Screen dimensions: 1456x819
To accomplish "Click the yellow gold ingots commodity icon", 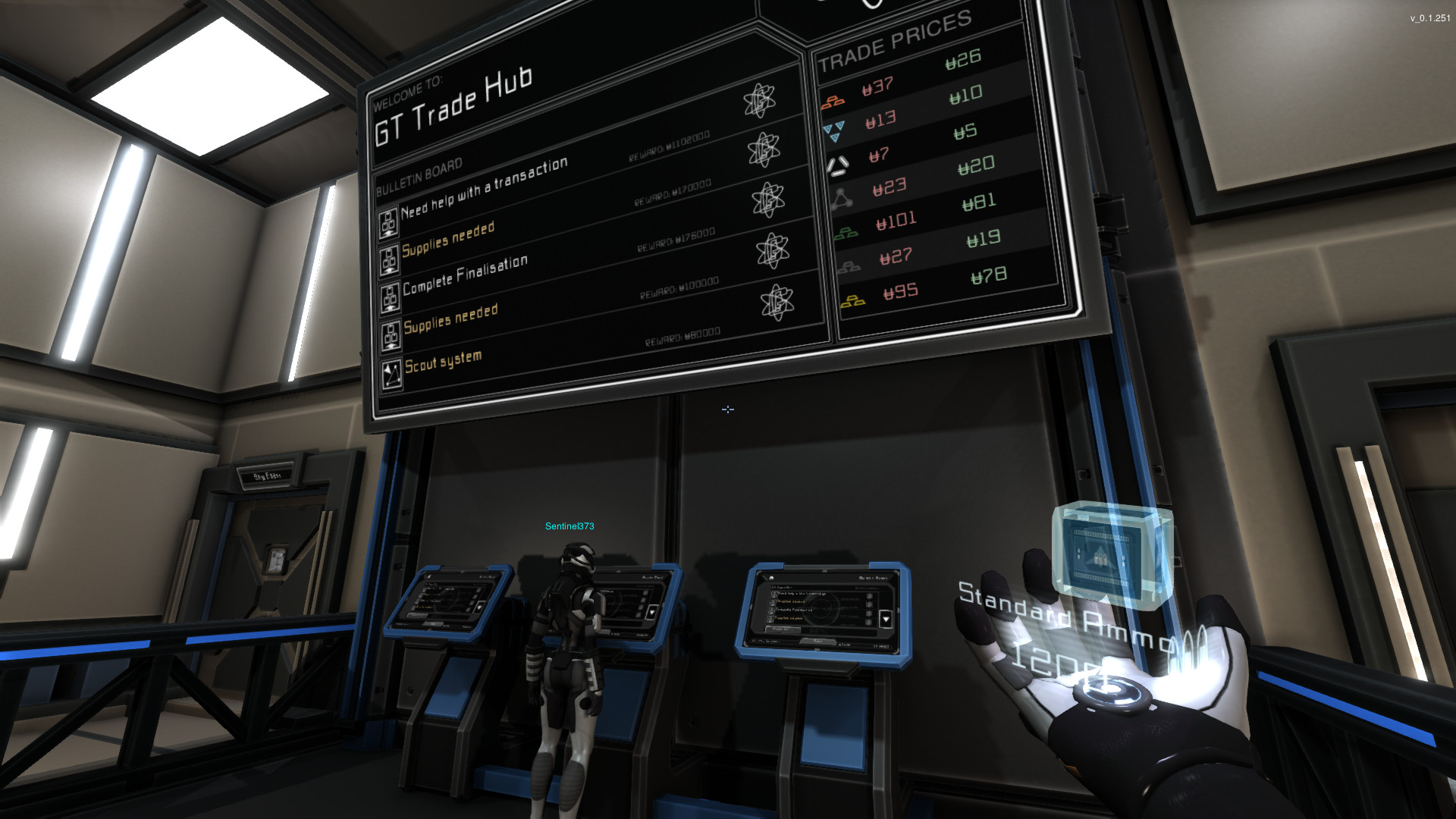I will [x=855, y=302].
